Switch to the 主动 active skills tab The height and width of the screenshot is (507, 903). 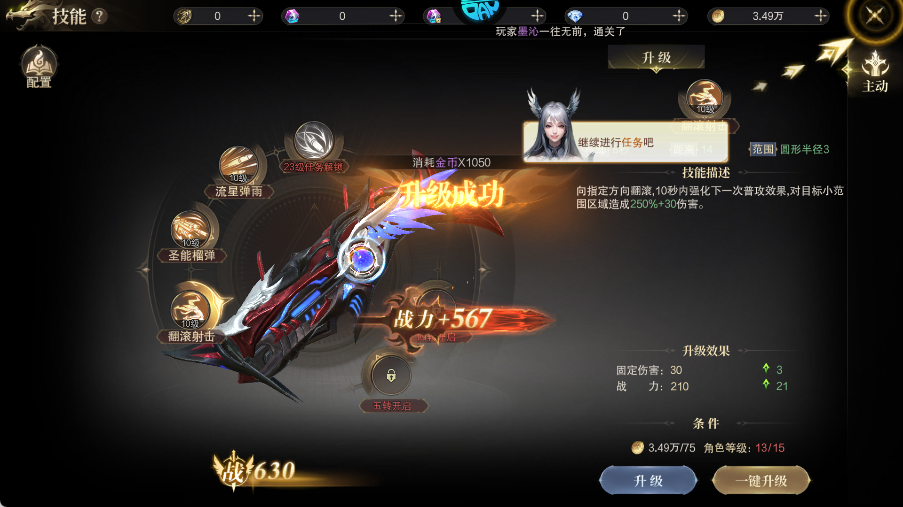[875, 72]
